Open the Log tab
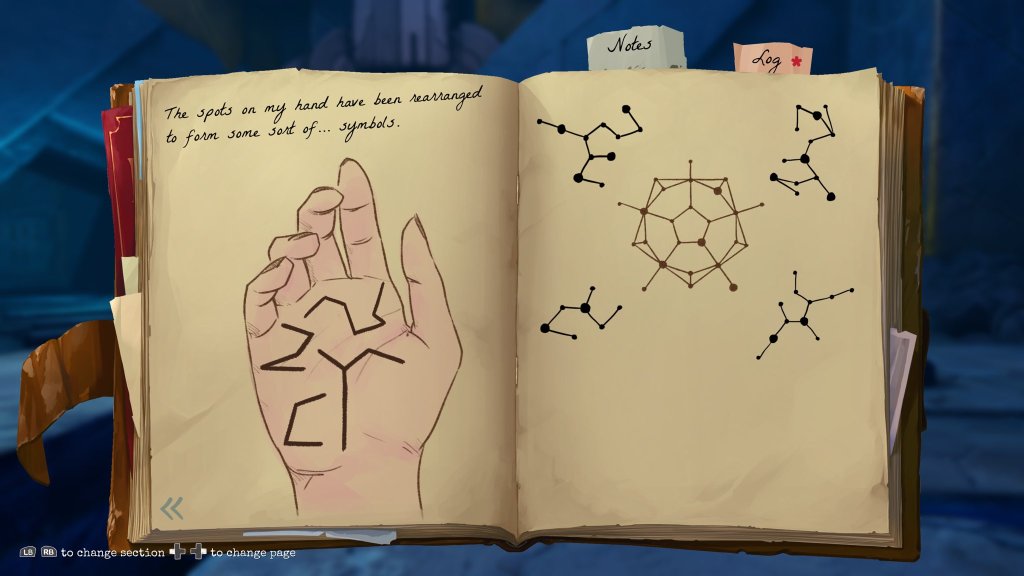Image resolution: width=1024 pixels, height=576 pixels. click(772, 59)
